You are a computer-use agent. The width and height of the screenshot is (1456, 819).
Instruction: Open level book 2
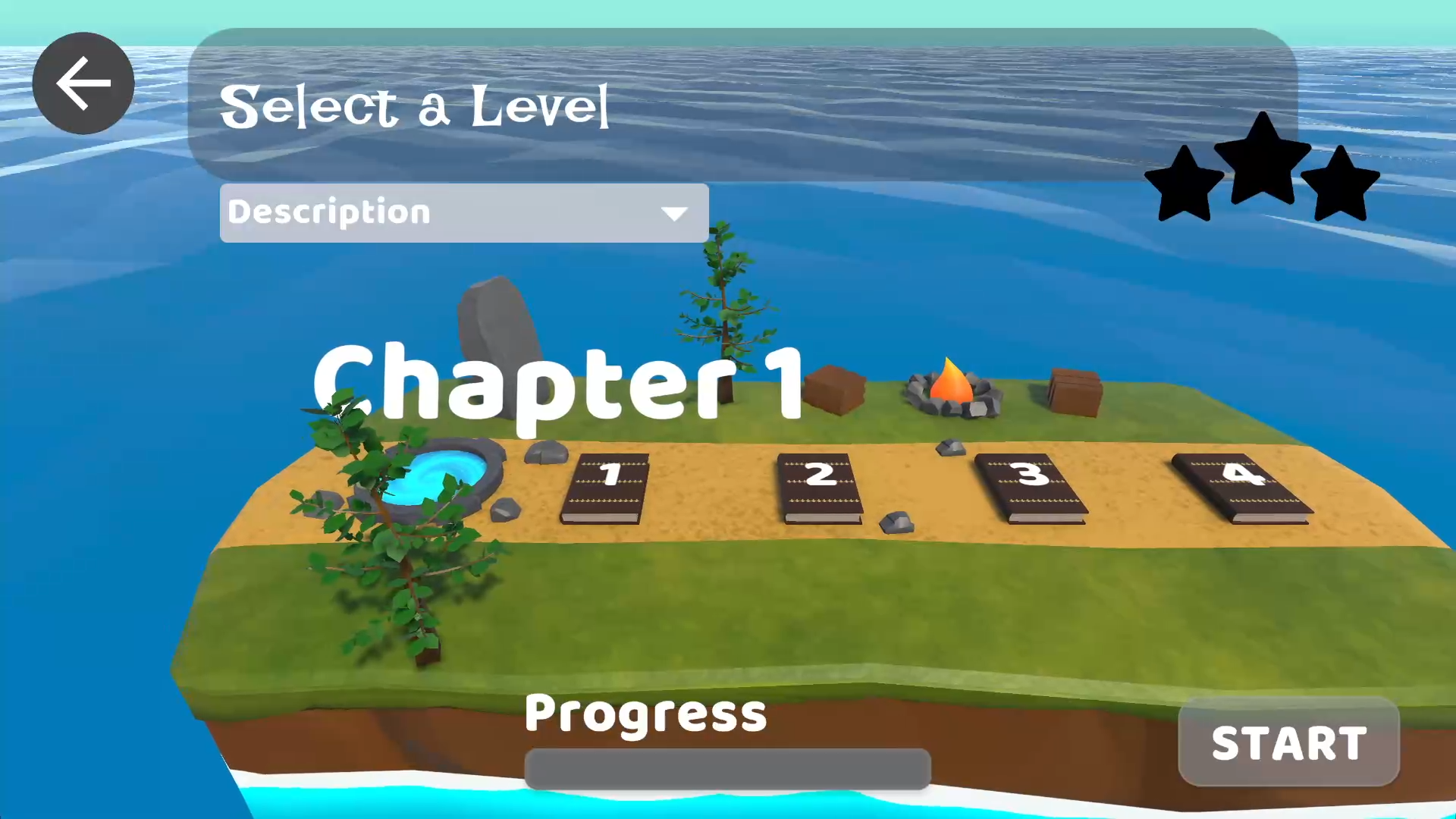click(x=819, y=485)
